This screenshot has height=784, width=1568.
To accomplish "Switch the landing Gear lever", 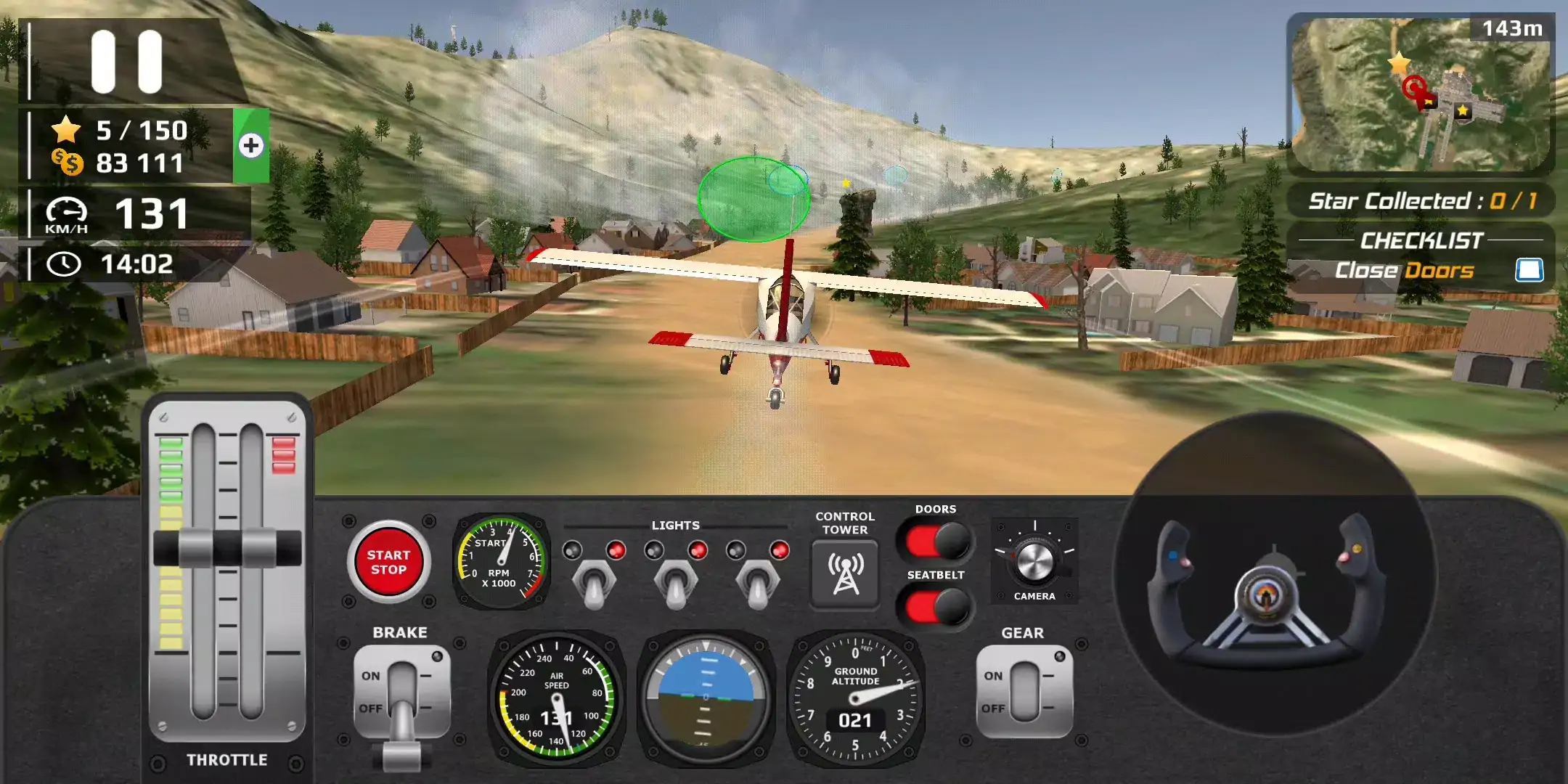I will [x=1024, y=691].
